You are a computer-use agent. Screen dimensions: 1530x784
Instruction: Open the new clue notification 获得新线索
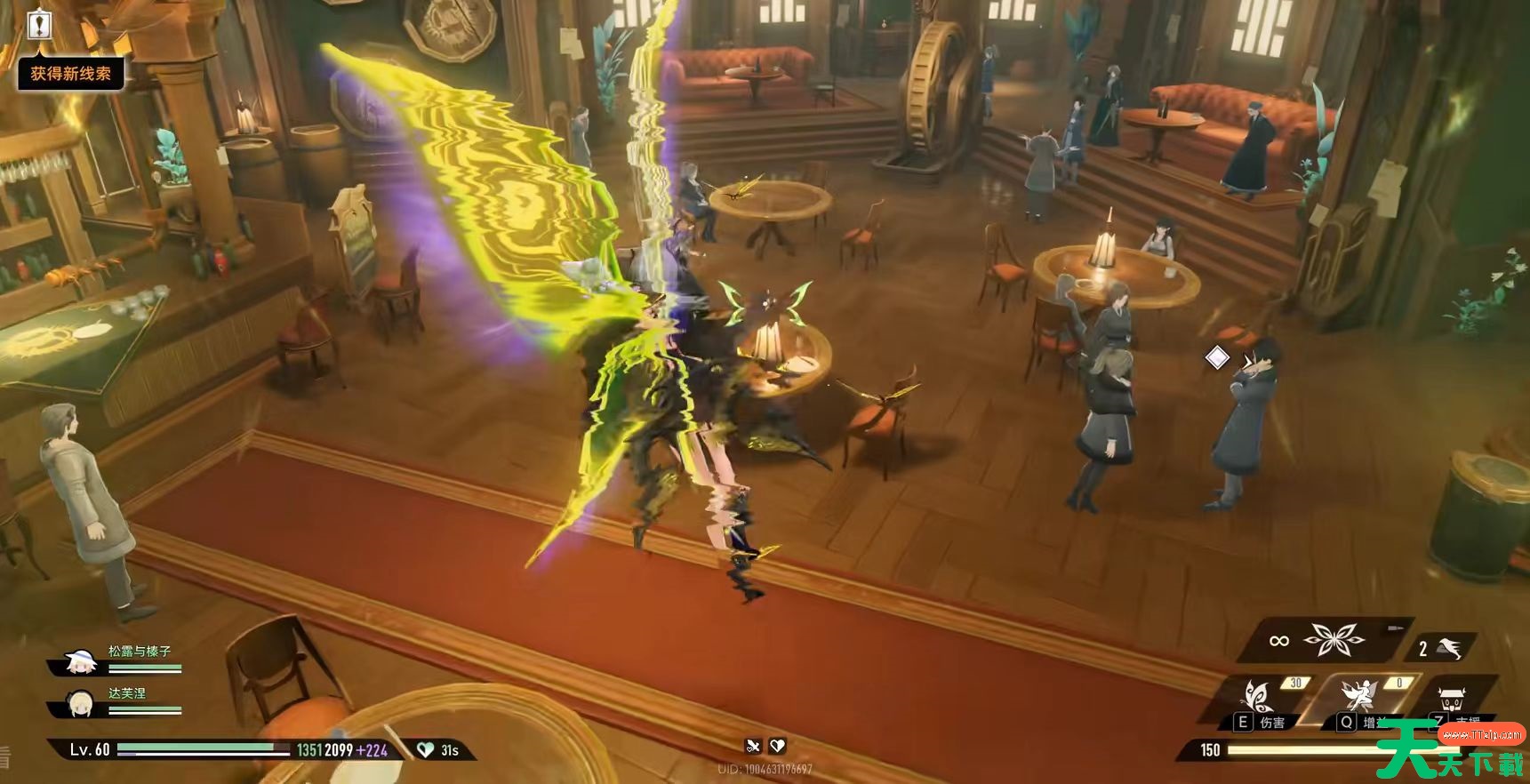(x=71, y=74)
